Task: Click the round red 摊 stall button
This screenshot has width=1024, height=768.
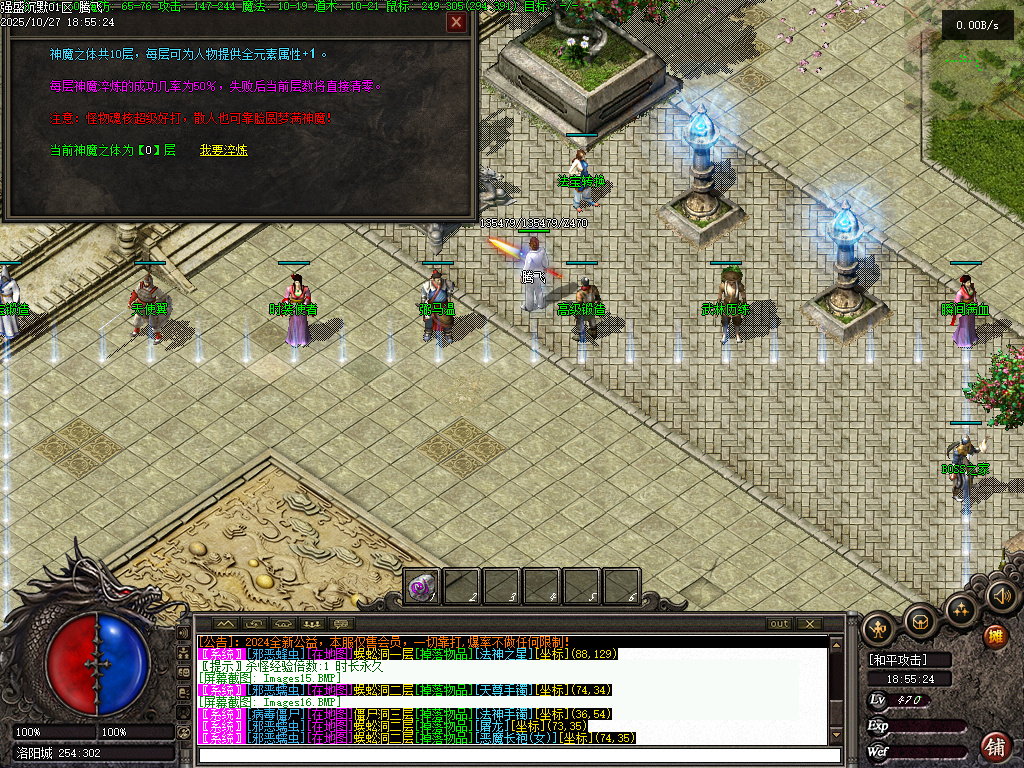Action: click(x=995, y=637)
